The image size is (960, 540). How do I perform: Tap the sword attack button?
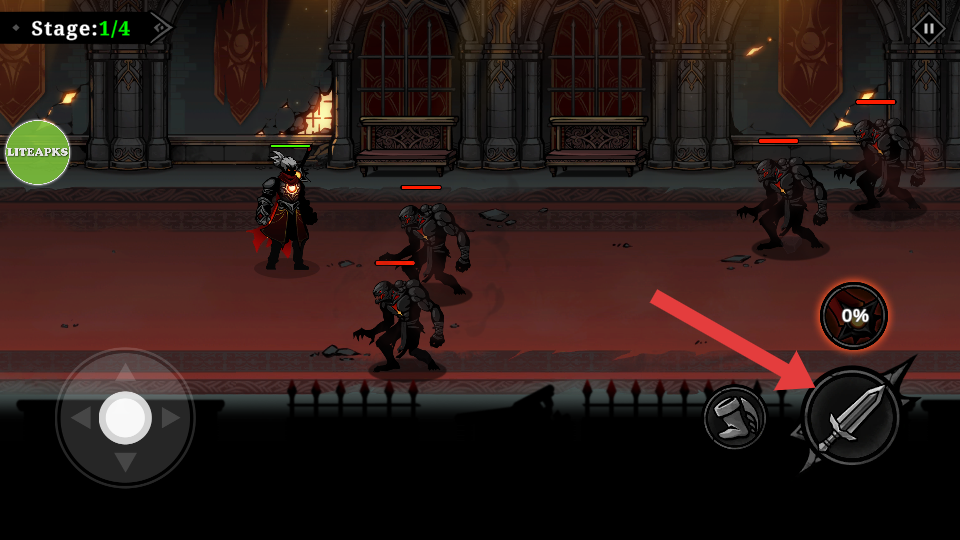pyautogui.click(x=851, y=417)
